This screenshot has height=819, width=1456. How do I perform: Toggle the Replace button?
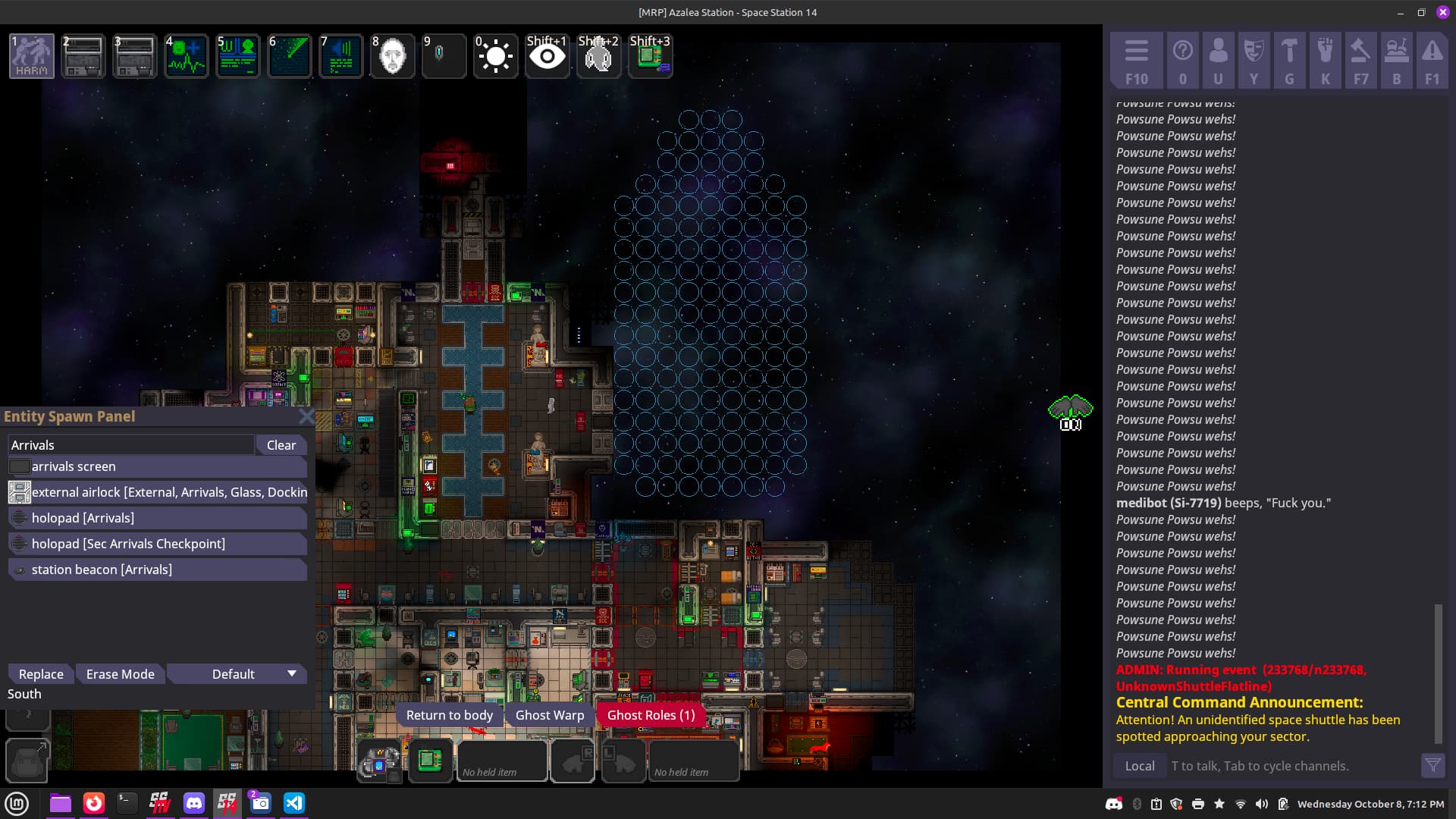41,674
